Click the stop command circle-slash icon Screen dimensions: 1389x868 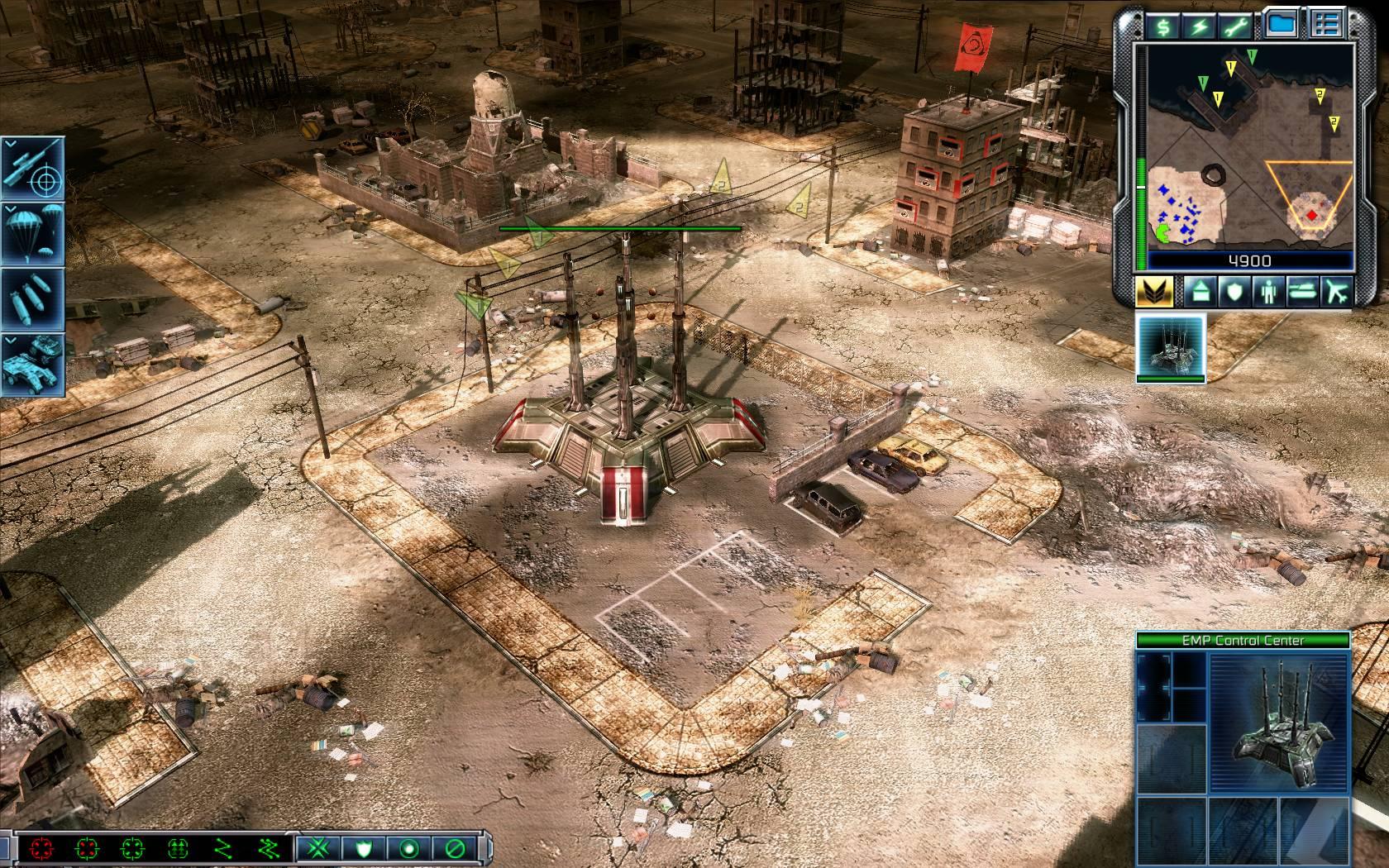pos(454,848)
